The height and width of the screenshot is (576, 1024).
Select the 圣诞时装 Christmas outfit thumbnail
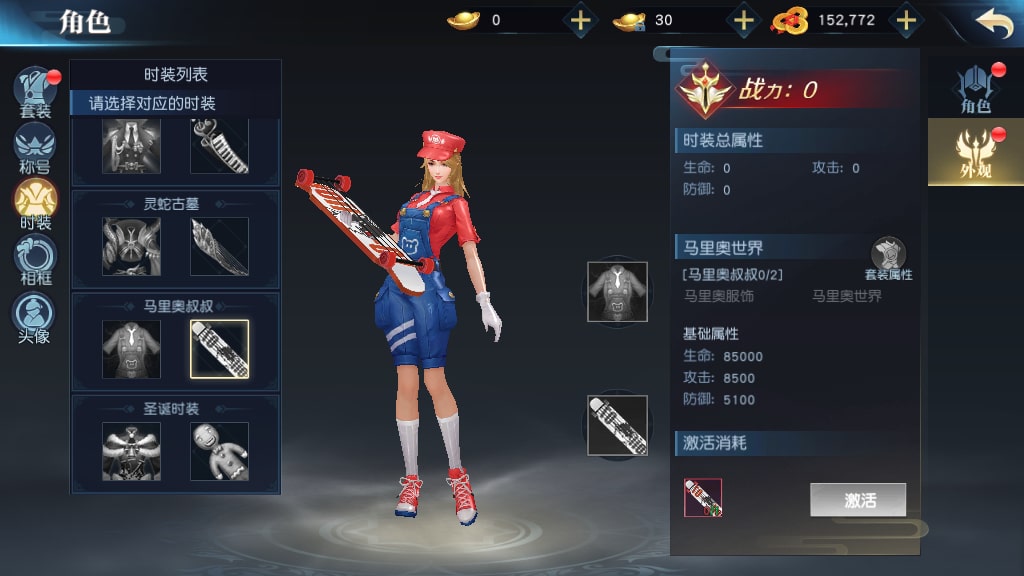pos(131,451)
